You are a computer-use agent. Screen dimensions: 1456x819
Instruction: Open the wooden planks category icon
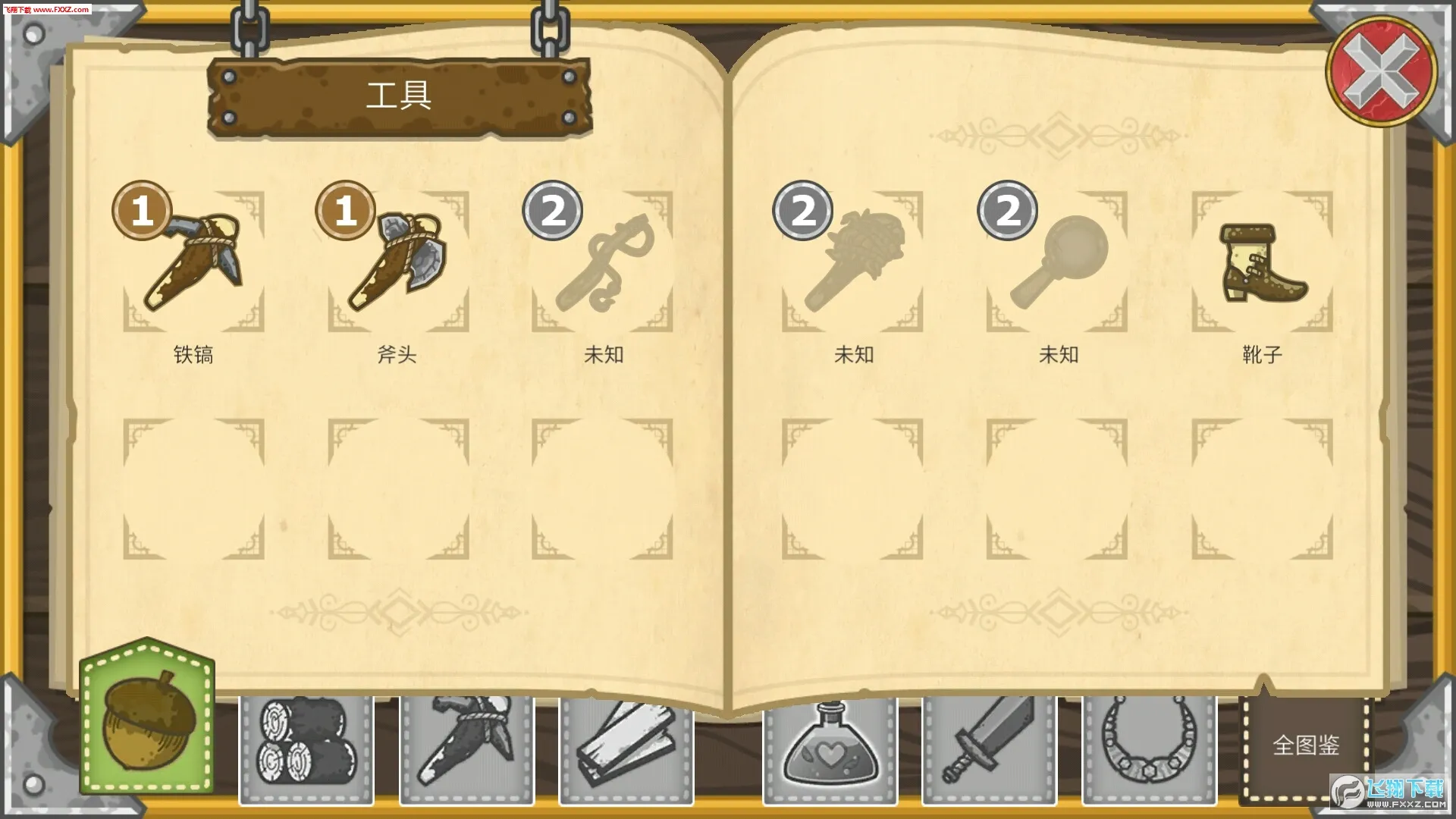[626, 747]
